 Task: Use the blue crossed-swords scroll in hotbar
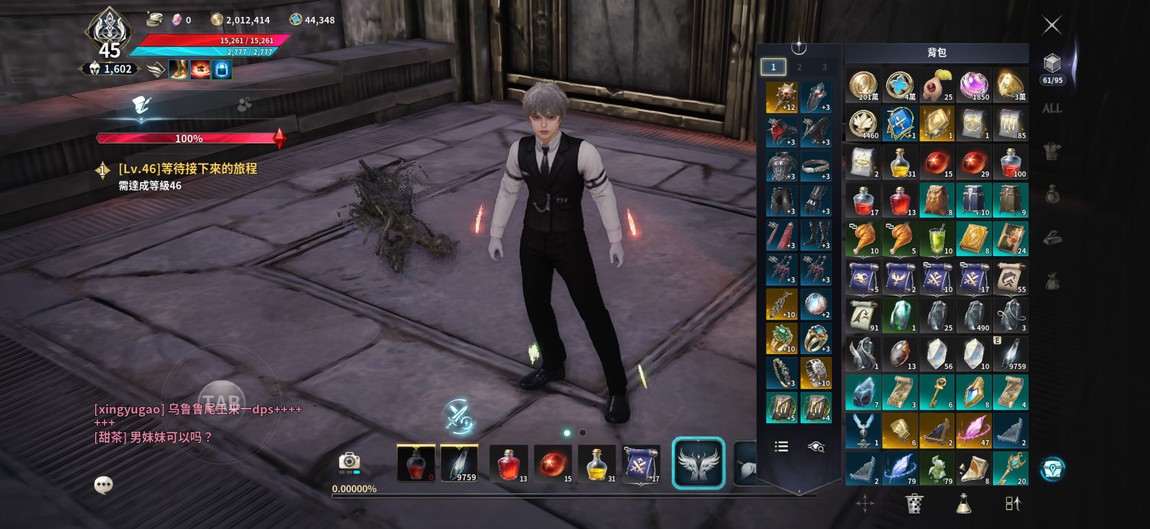[x=640, y=464]
